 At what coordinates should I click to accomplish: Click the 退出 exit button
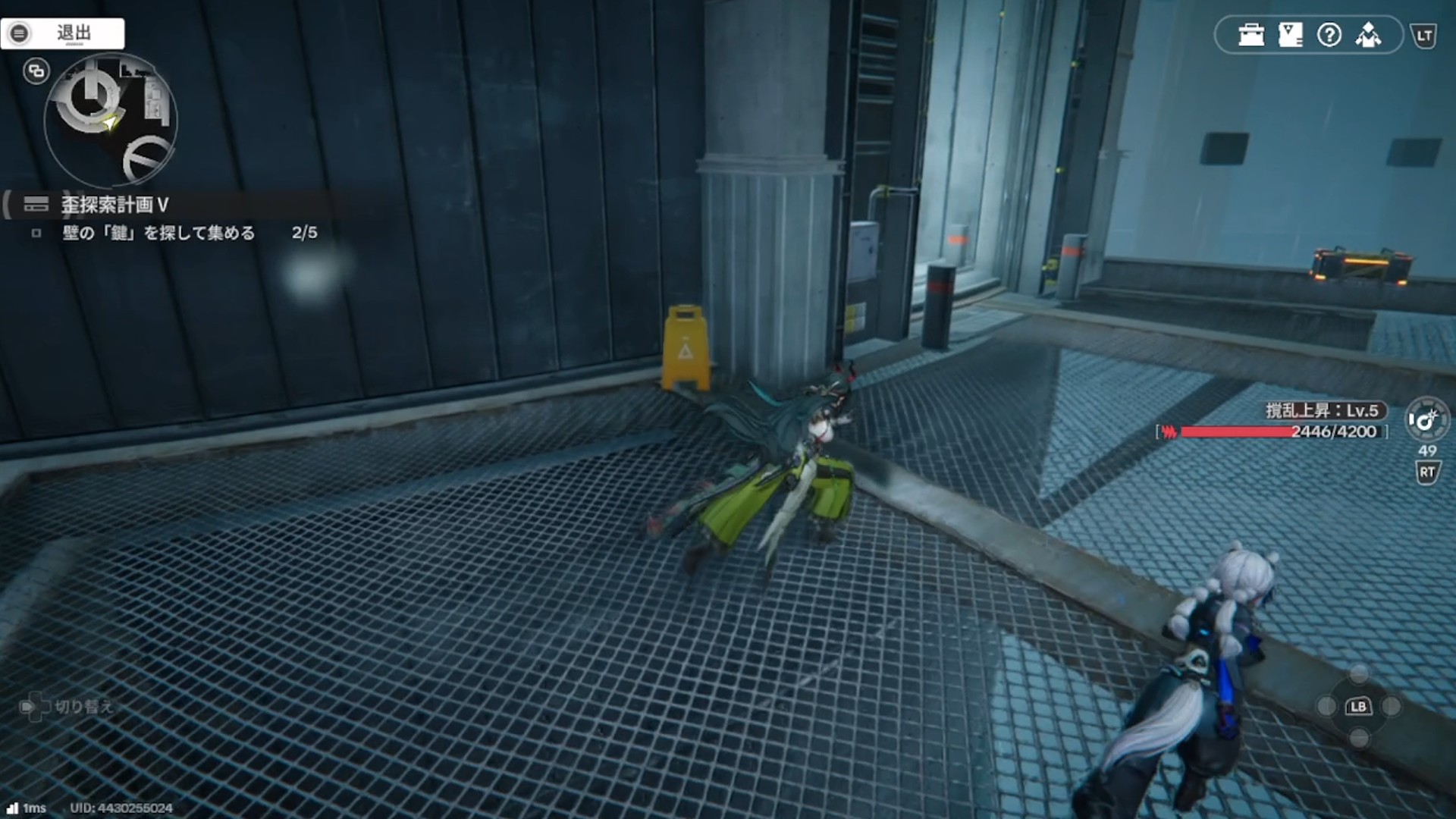tap(63, 33)
